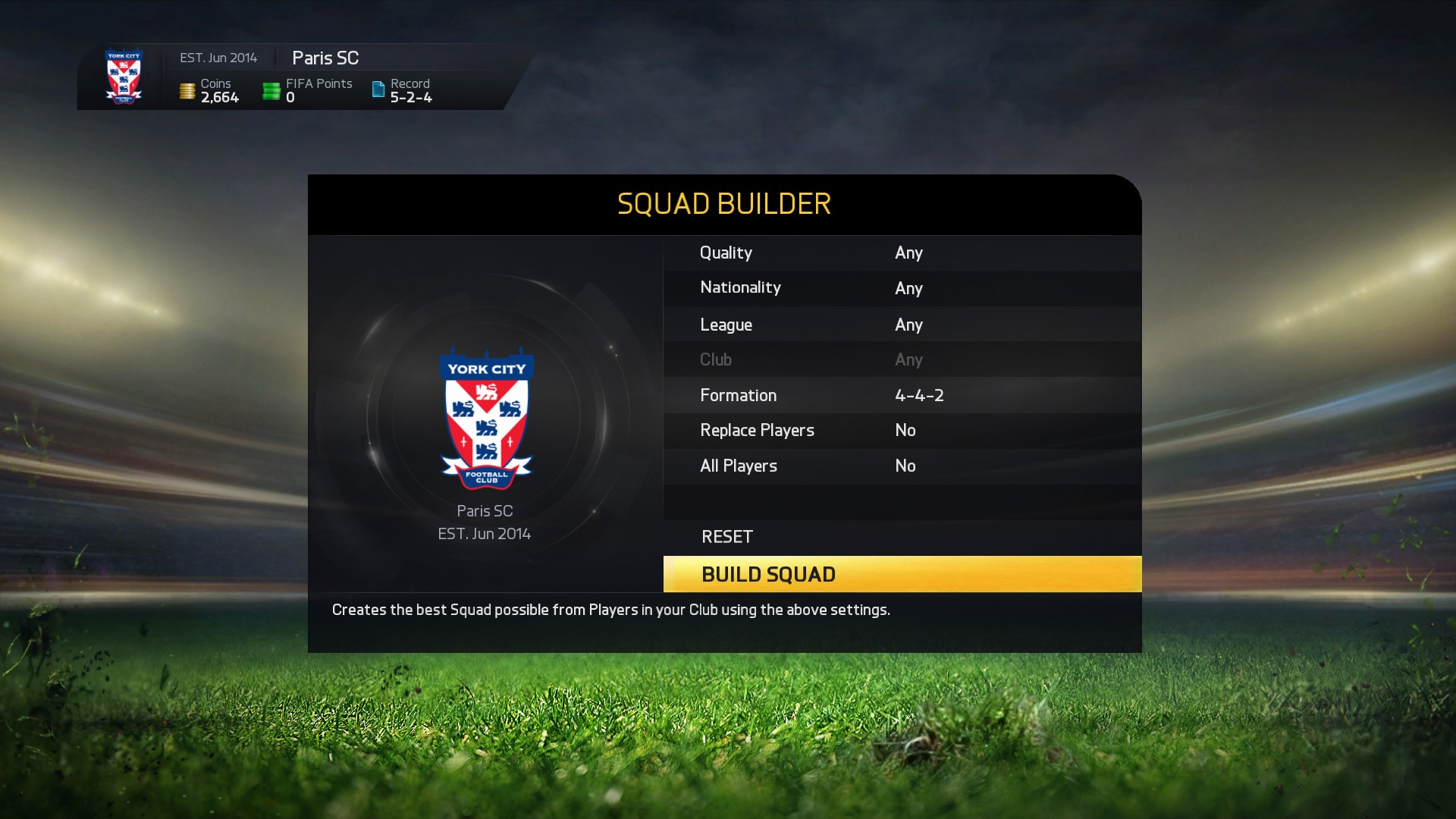1456x819 pixels.
Task: Open the Quality selector showing Any
Action: point(902,253)
